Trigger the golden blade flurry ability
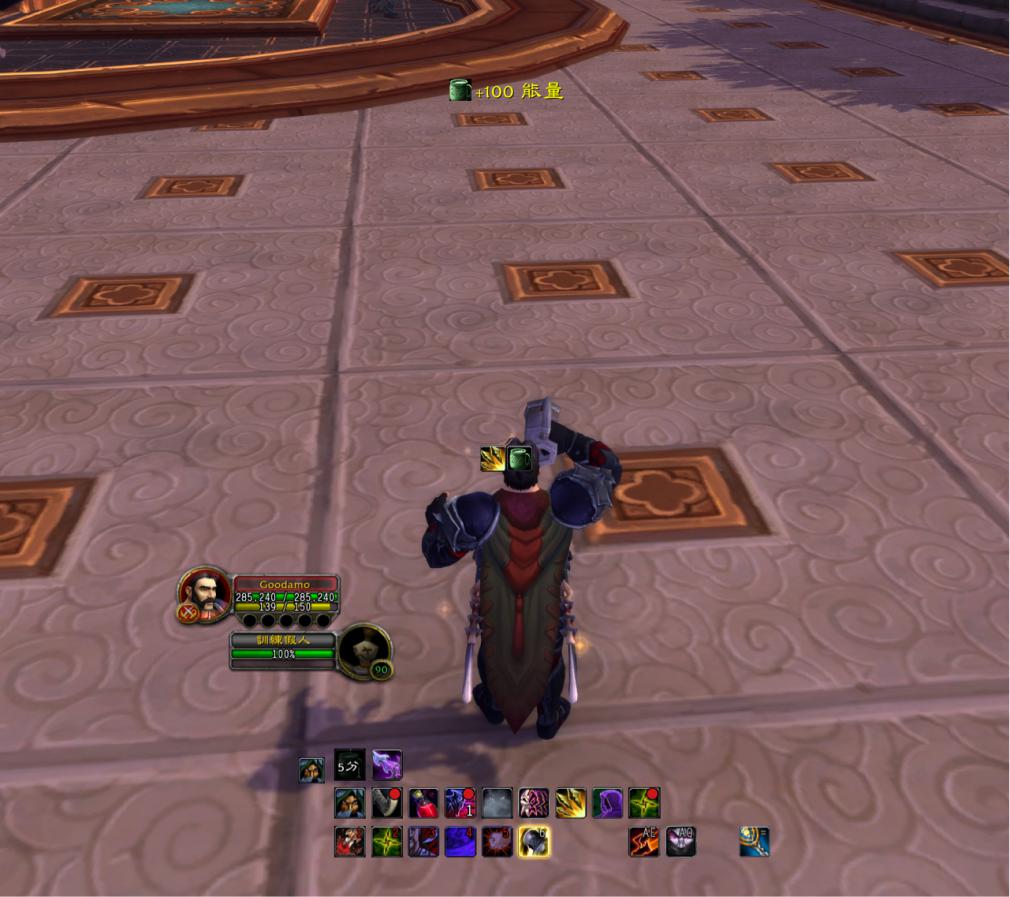The image size is (1010, 897). (571, 803)
